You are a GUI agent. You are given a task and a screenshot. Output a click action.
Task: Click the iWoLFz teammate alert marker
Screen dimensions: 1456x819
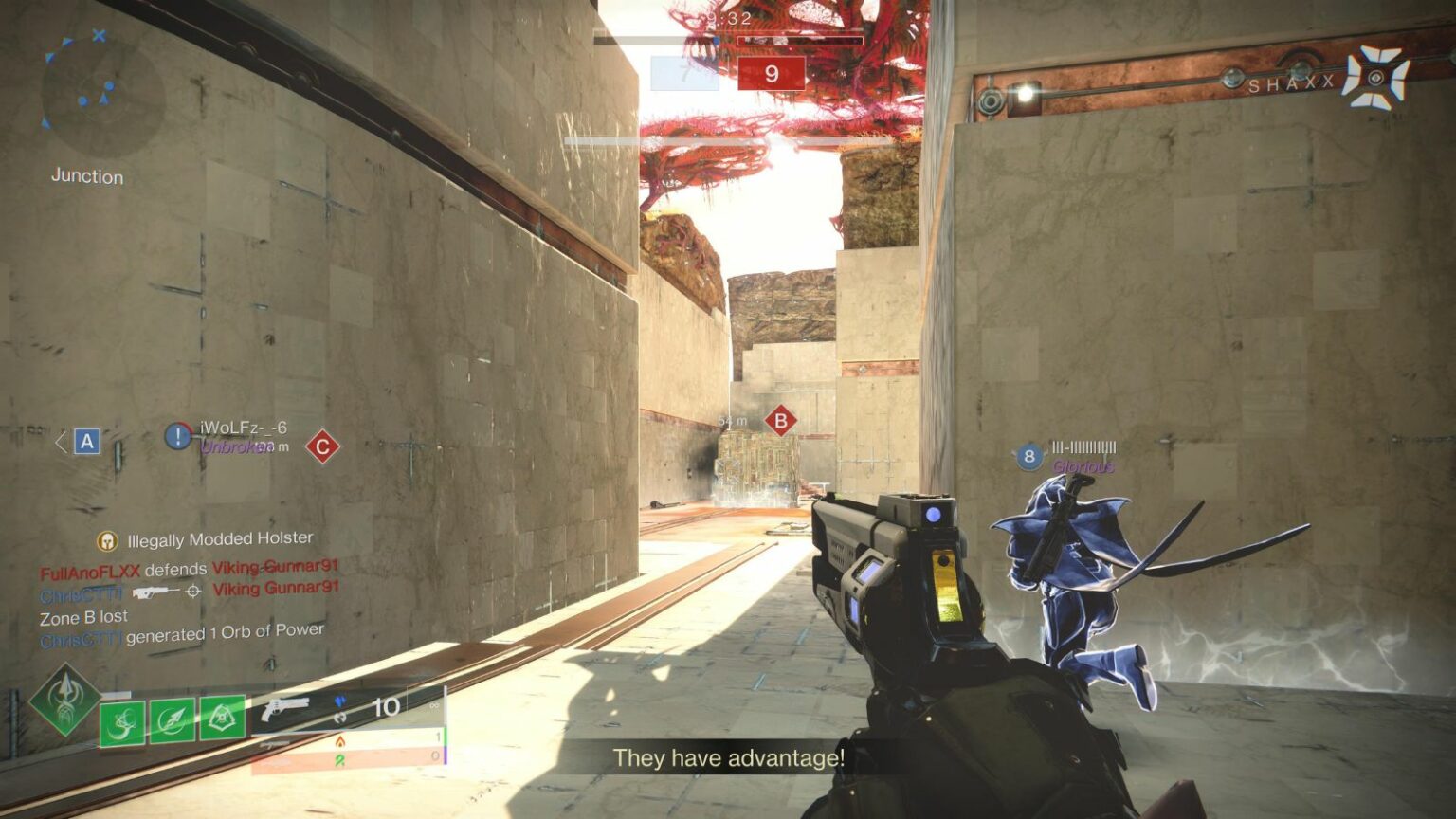177,436
